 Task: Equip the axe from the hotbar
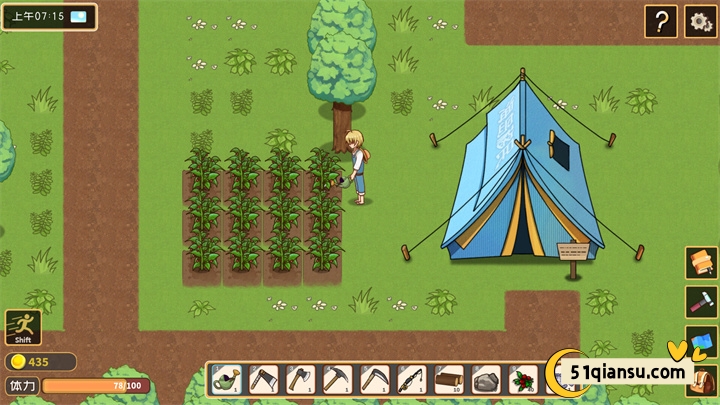[x=301, y=379]
